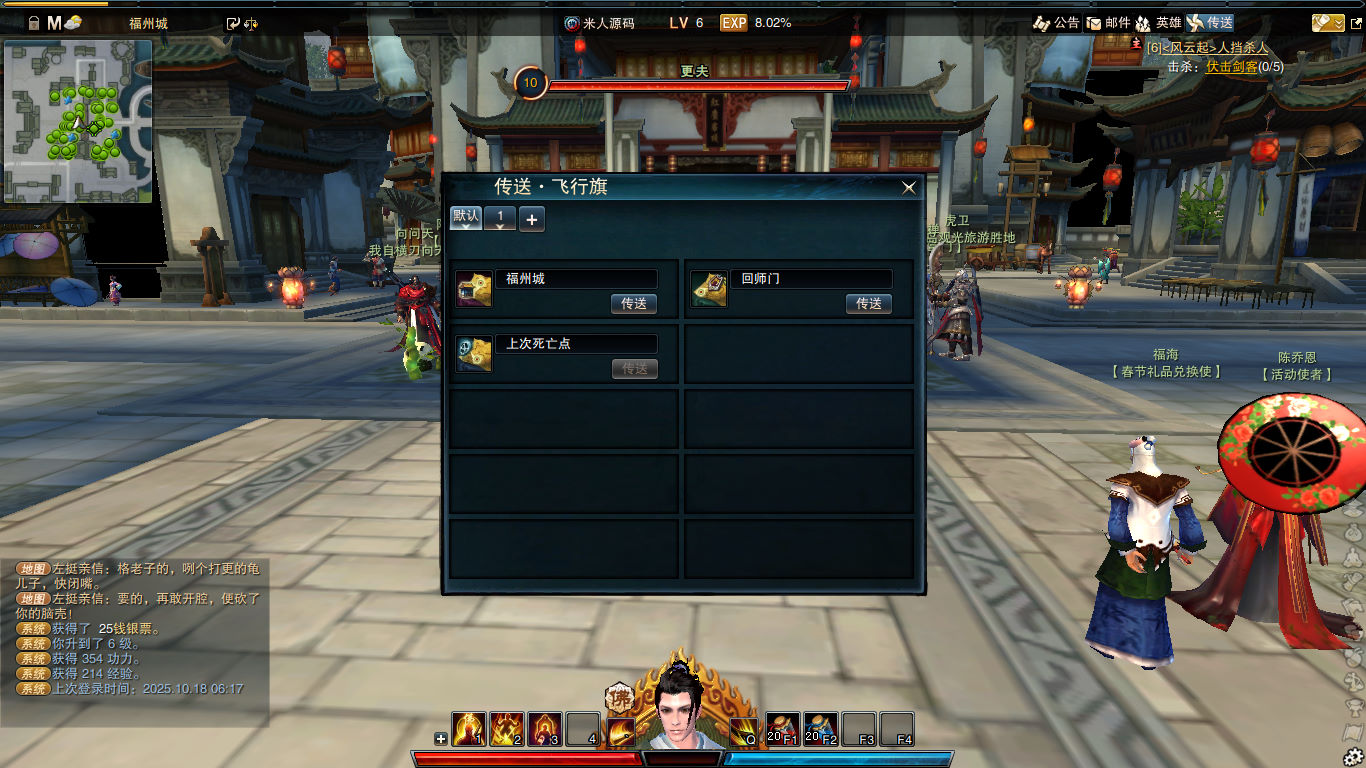Viewport: 1366px width, 768px height.
Task: Activate the skill in hotbar slot 1
Action: pos(469,729)
